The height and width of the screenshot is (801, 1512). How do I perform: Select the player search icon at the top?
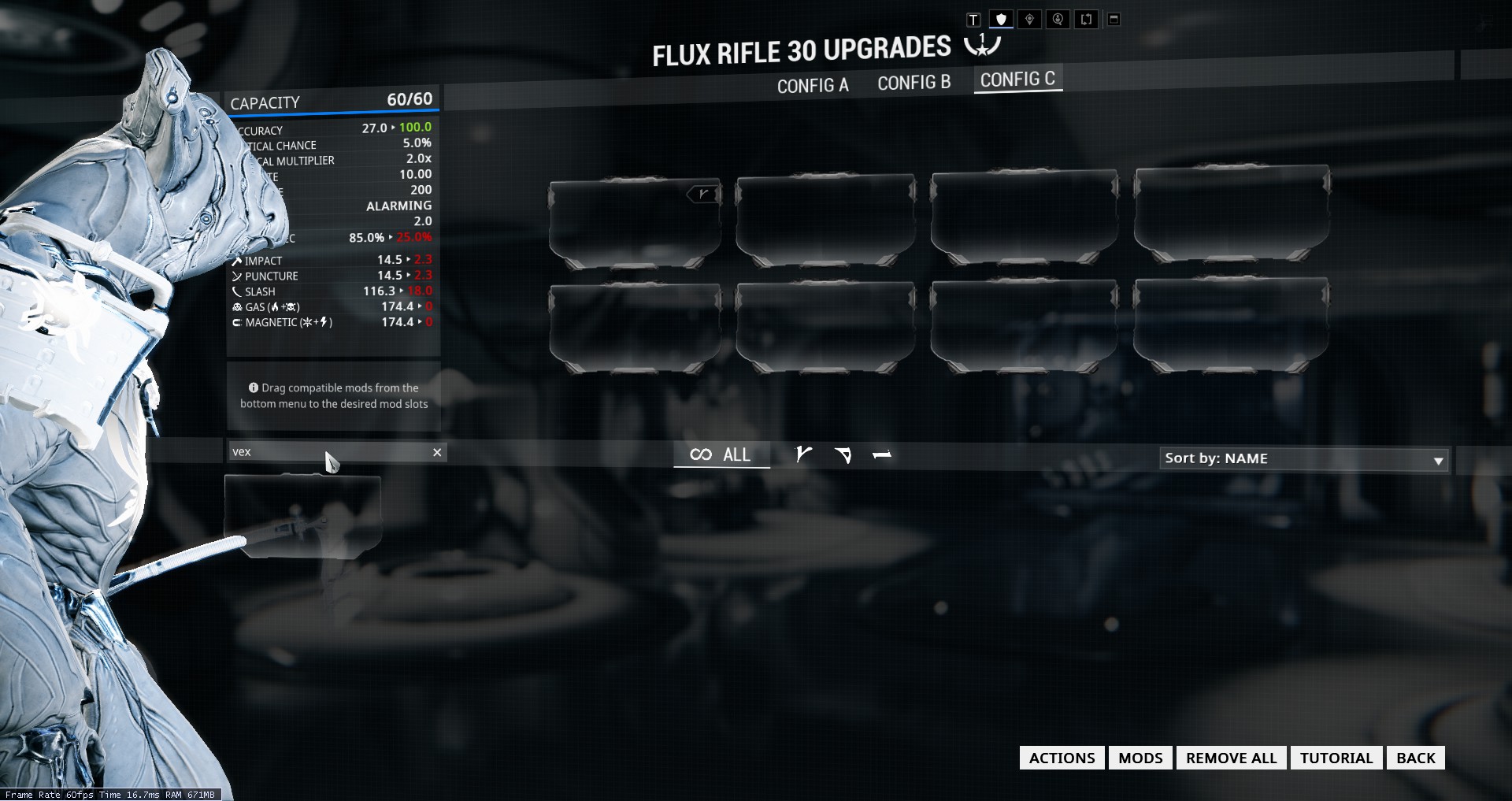[1058, 20]
